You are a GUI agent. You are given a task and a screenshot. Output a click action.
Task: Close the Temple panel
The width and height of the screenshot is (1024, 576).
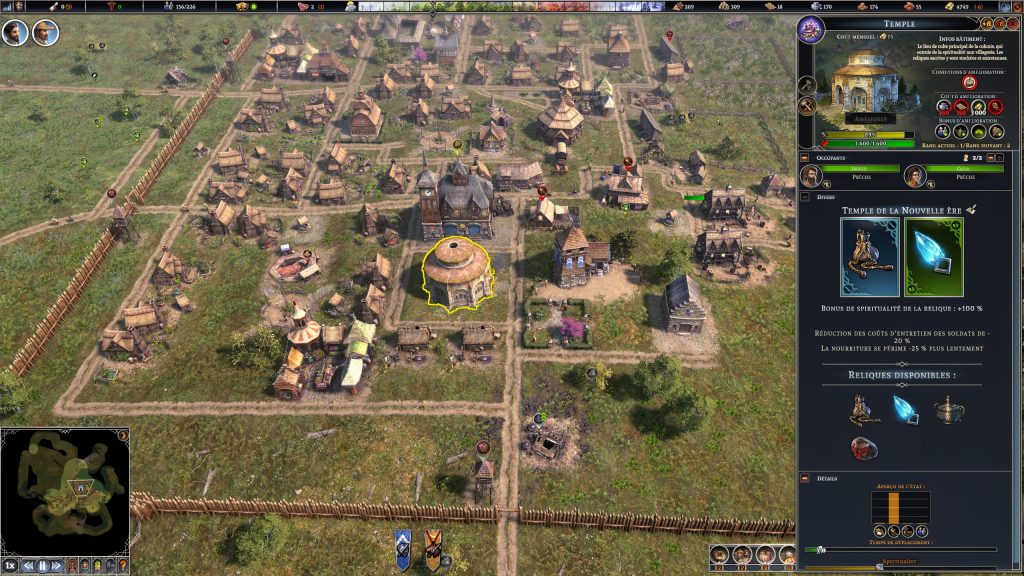(x=1012, y=22)
